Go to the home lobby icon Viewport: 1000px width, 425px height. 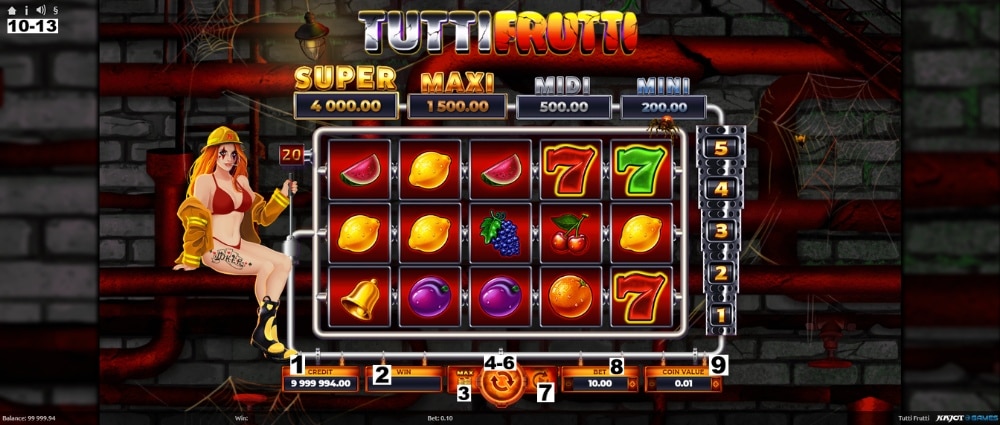click(x=12, y=10)
